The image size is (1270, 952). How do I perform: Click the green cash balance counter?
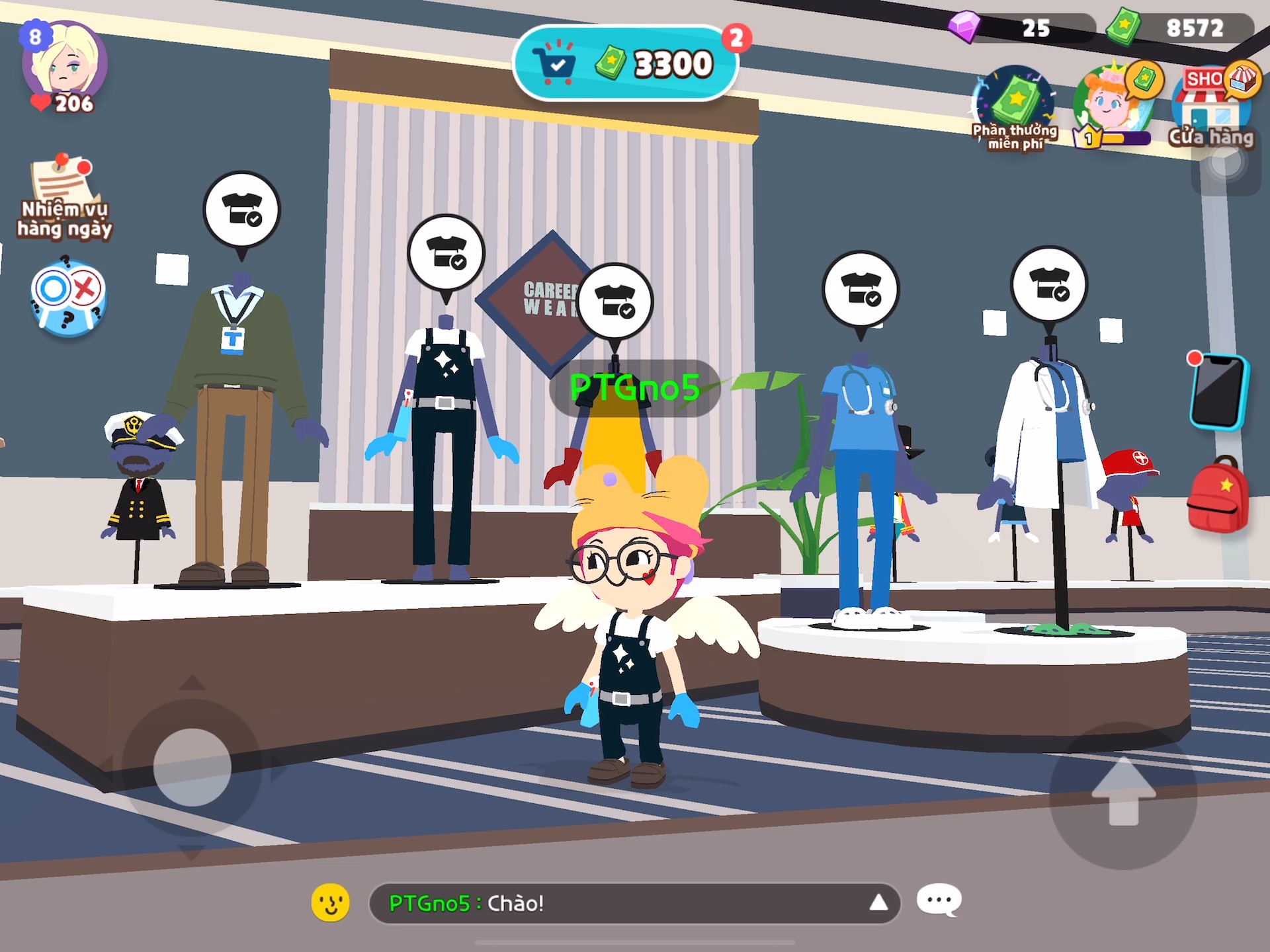tap(1181, 28)
